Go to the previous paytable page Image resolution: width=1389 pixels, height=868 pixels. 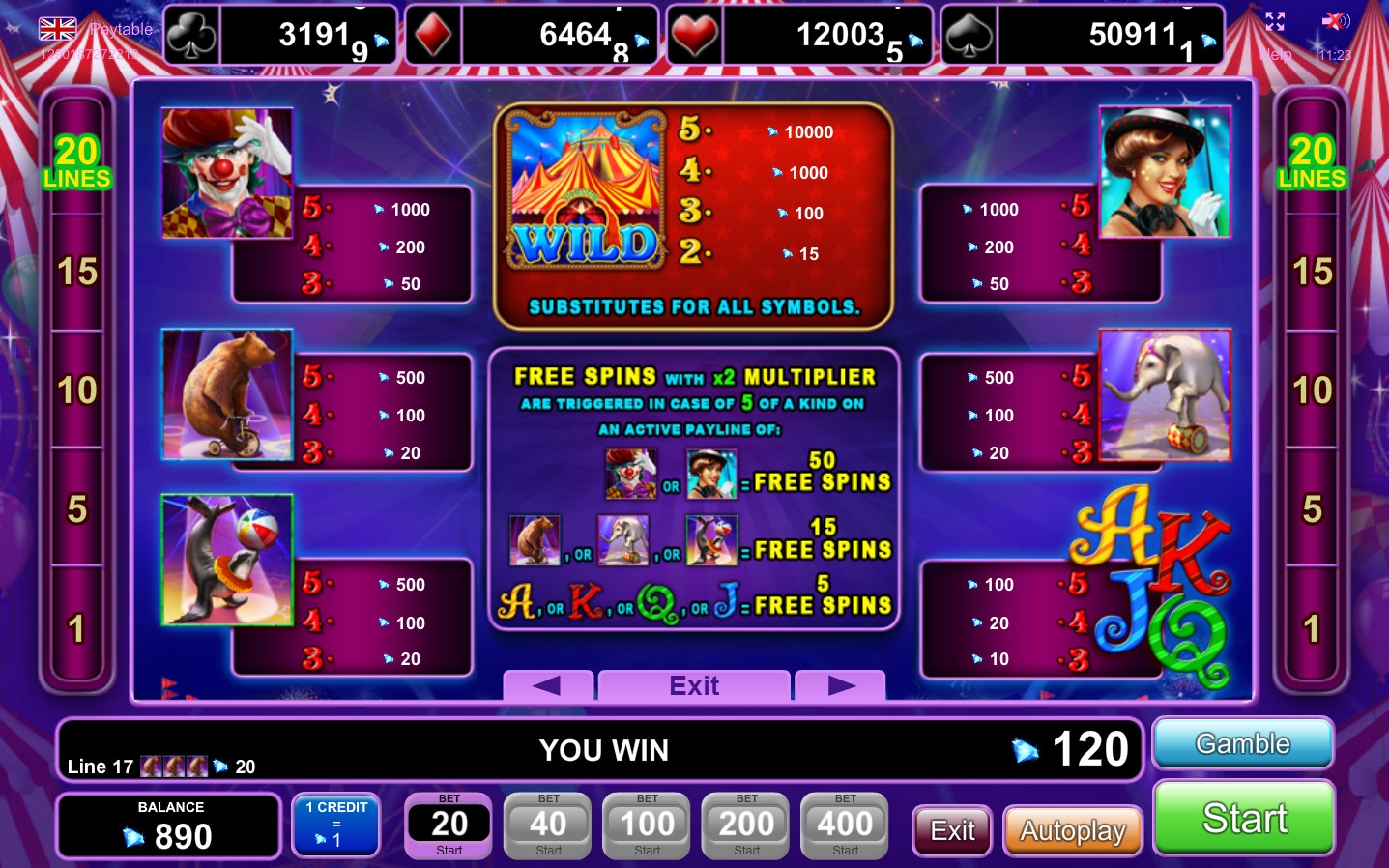tap(547, 685)
